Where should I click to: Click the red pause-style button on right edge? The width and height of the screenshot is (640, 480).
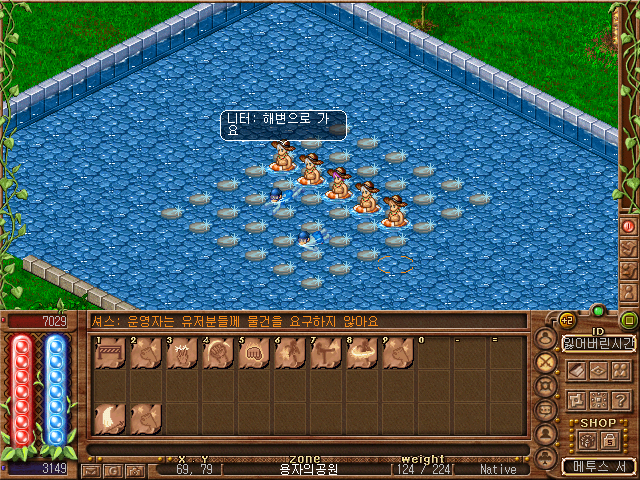[629, 226]
